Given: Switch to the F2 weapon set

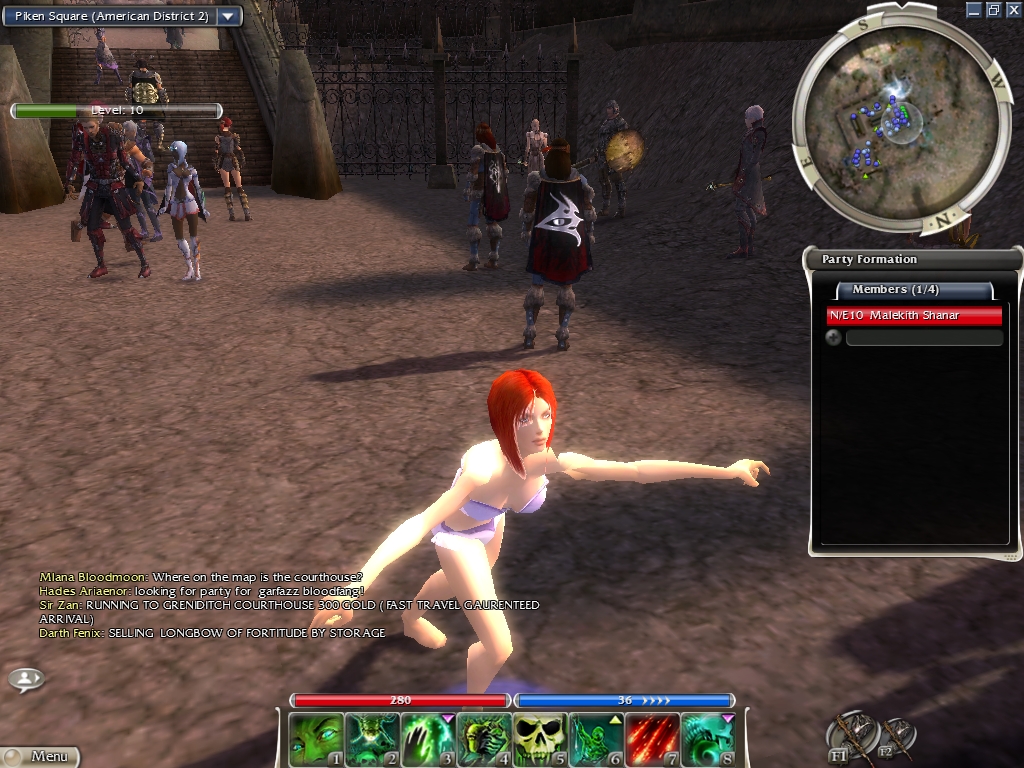Looking at the screenshot, I should [895, 738].
